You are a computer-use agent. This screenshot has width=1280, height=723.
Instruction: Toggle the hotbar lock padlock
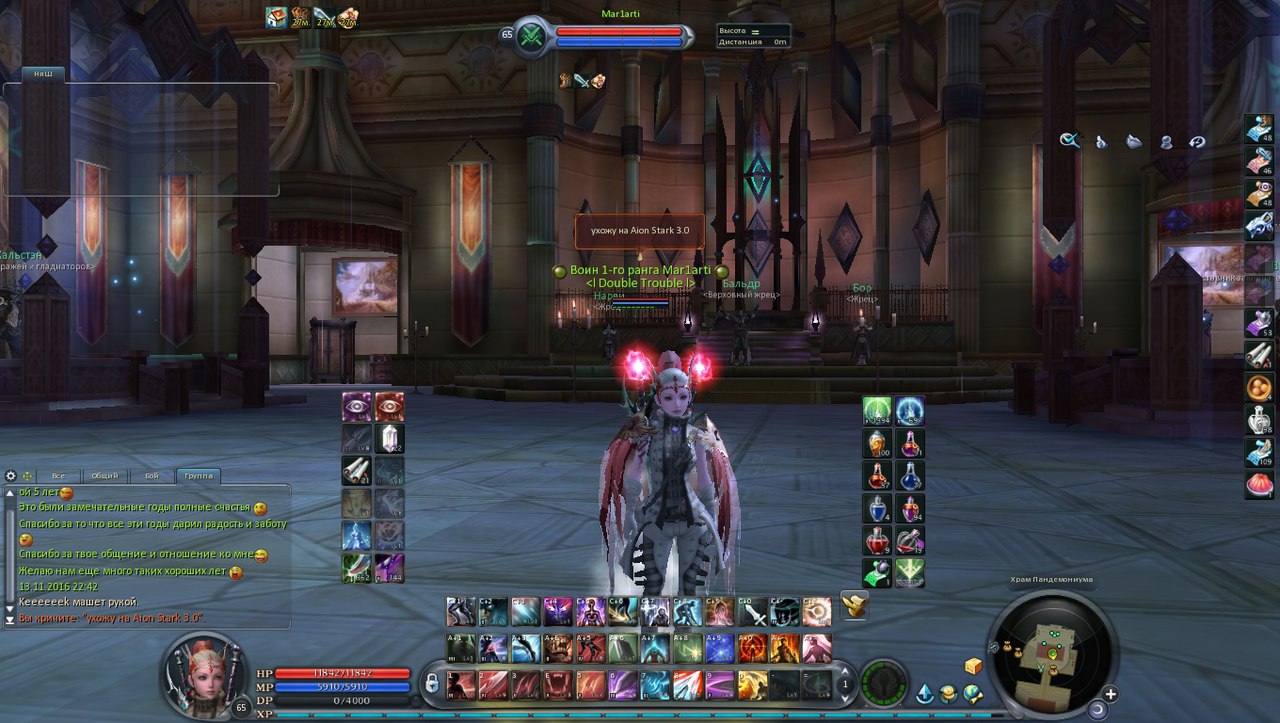point(431,684)
